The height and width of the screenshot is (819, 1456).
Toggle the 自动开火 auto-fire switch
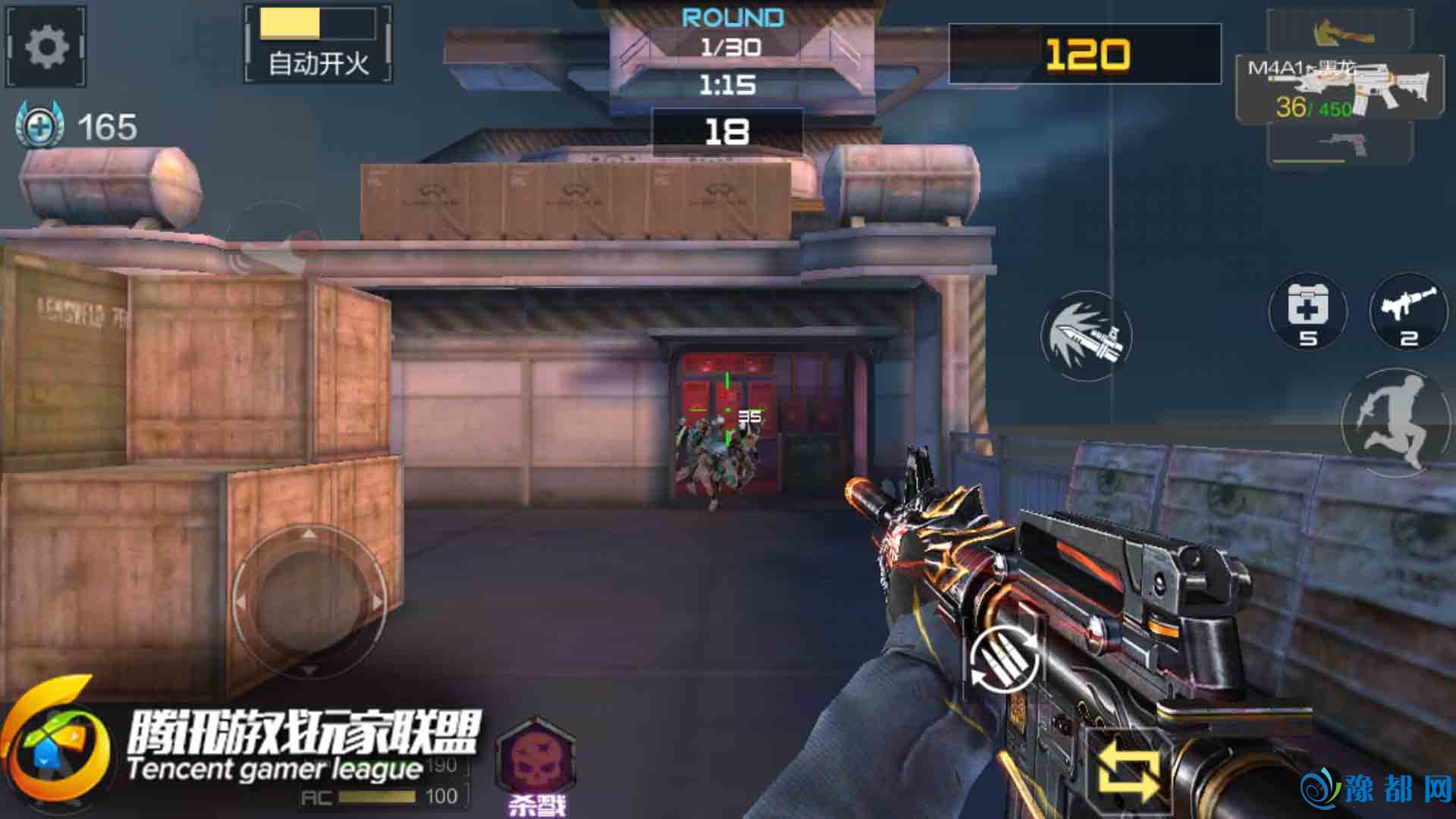click(318, 44)
